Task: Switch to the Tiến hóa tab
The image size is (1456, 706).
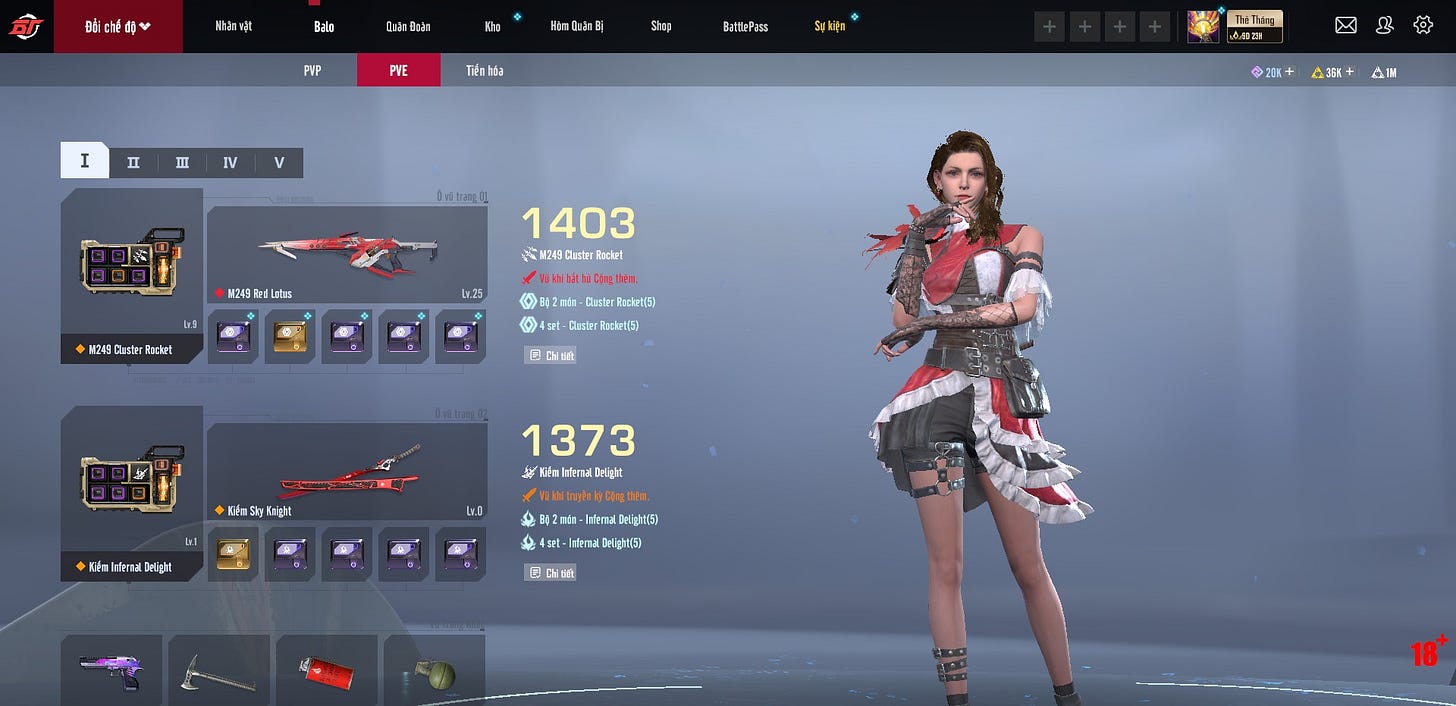Action: 484,71
